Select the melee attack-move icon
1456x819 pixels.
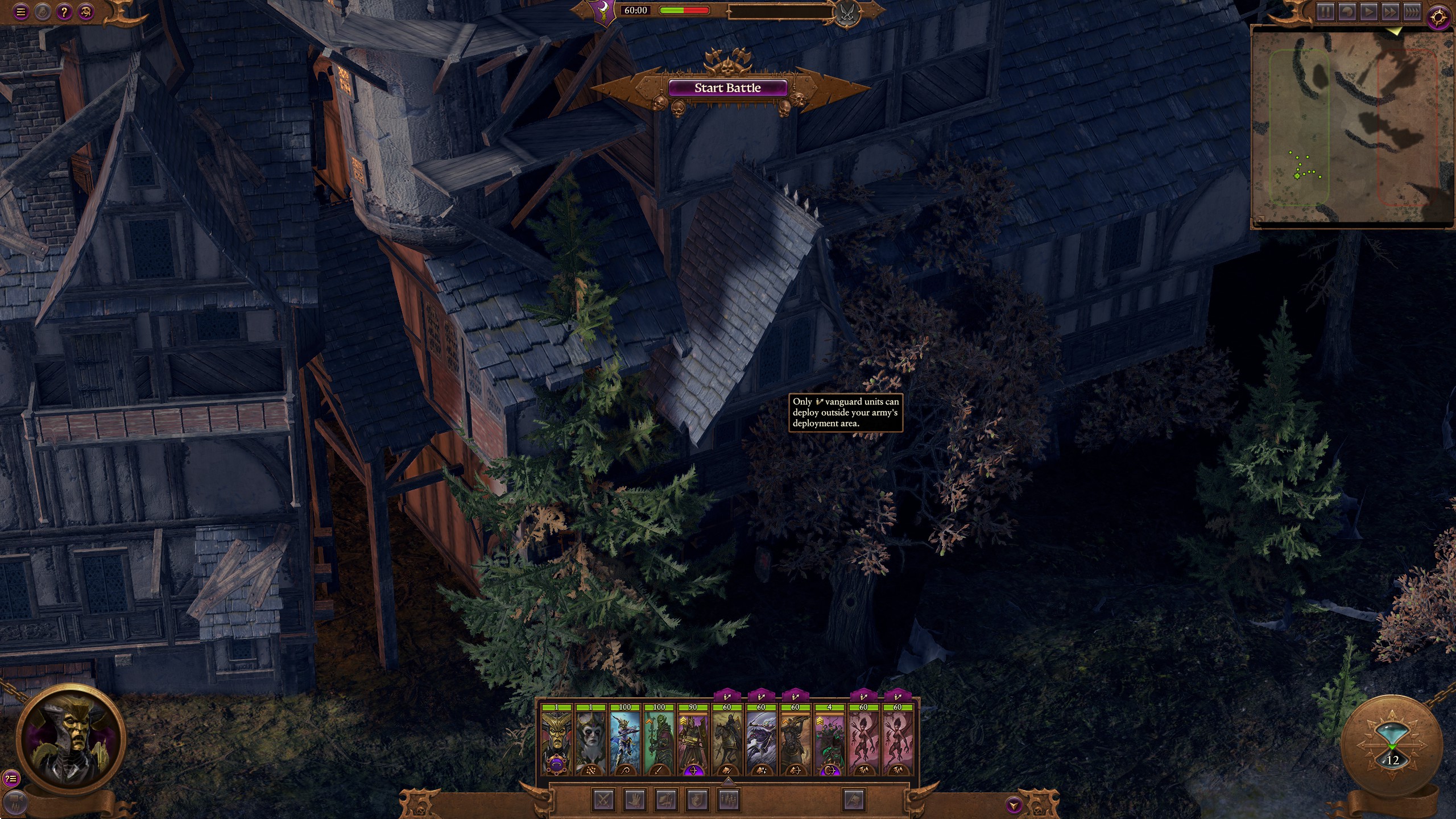point(603,799)
